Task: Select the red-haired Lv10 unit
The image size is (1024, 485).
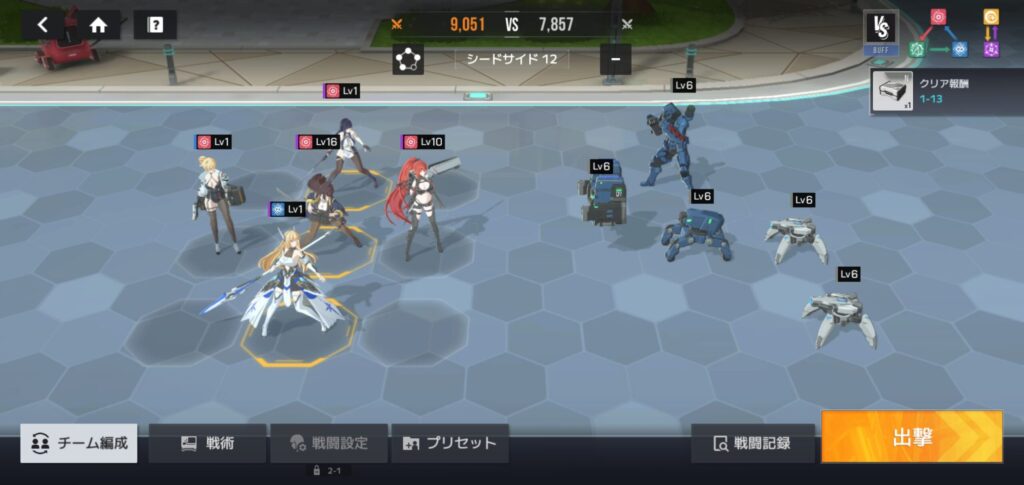Action: point(422,205)
